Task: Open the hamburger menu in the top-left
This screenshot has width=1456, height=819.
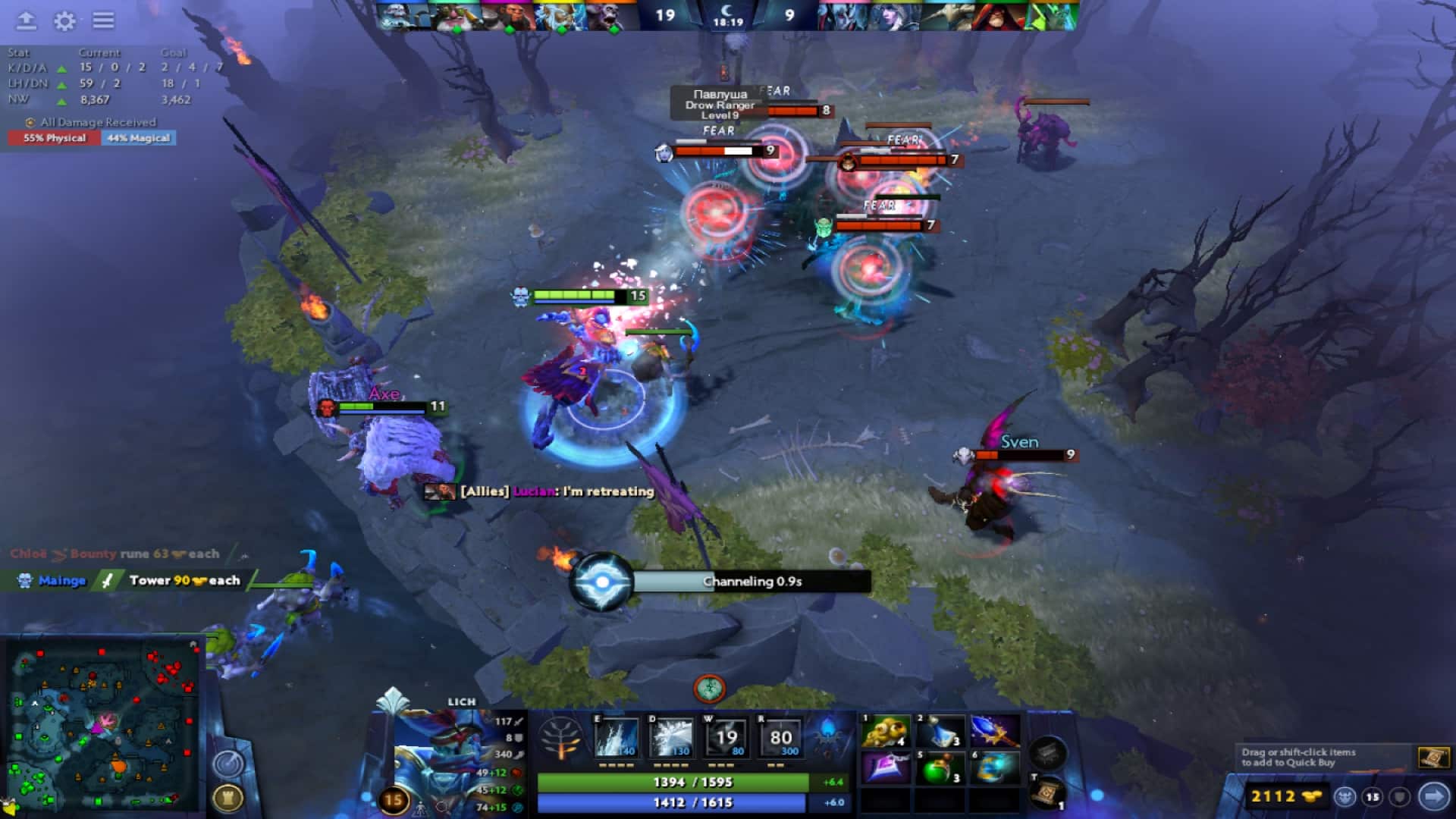Action: click(x=102, y=21)
